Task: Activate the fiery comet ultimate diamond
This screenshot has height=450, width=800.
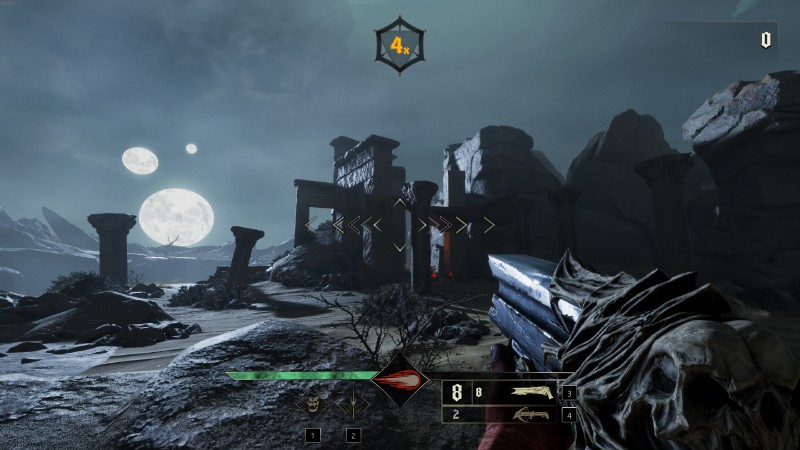Action: (400, 380)
